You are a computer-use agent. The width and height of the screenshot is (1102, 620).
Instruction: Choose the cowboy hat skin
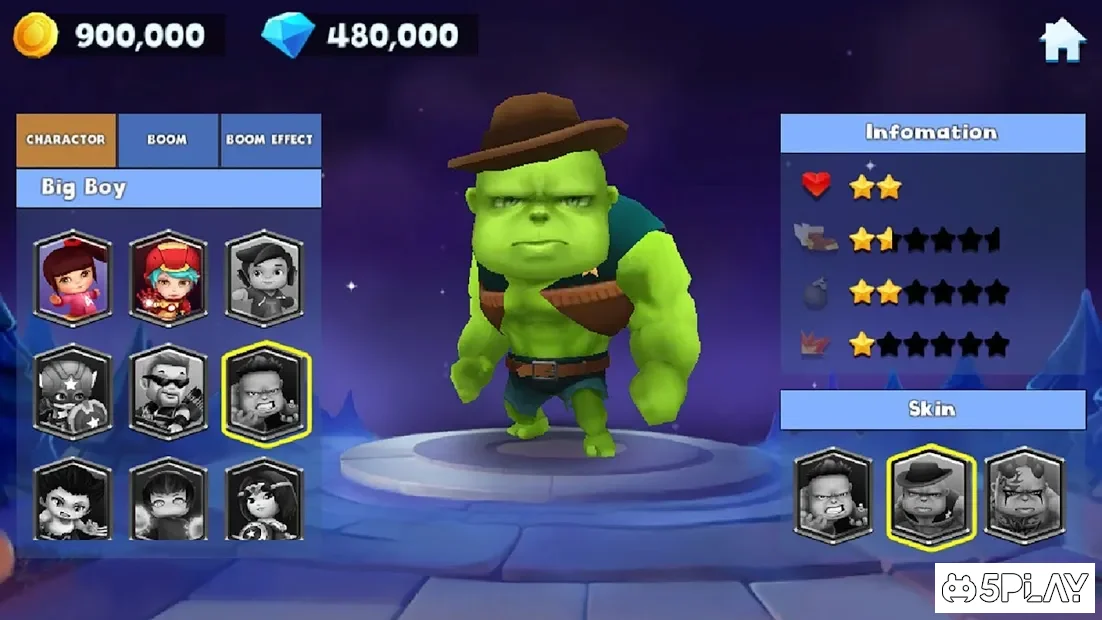click(931, 496)
